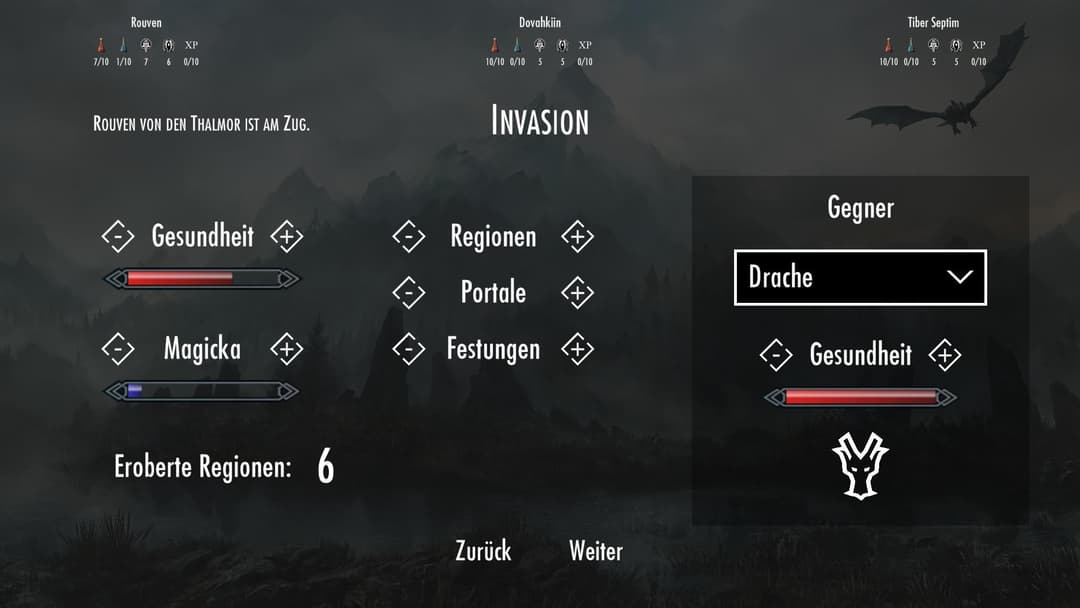Raise the Festungen count

point(577,349)
